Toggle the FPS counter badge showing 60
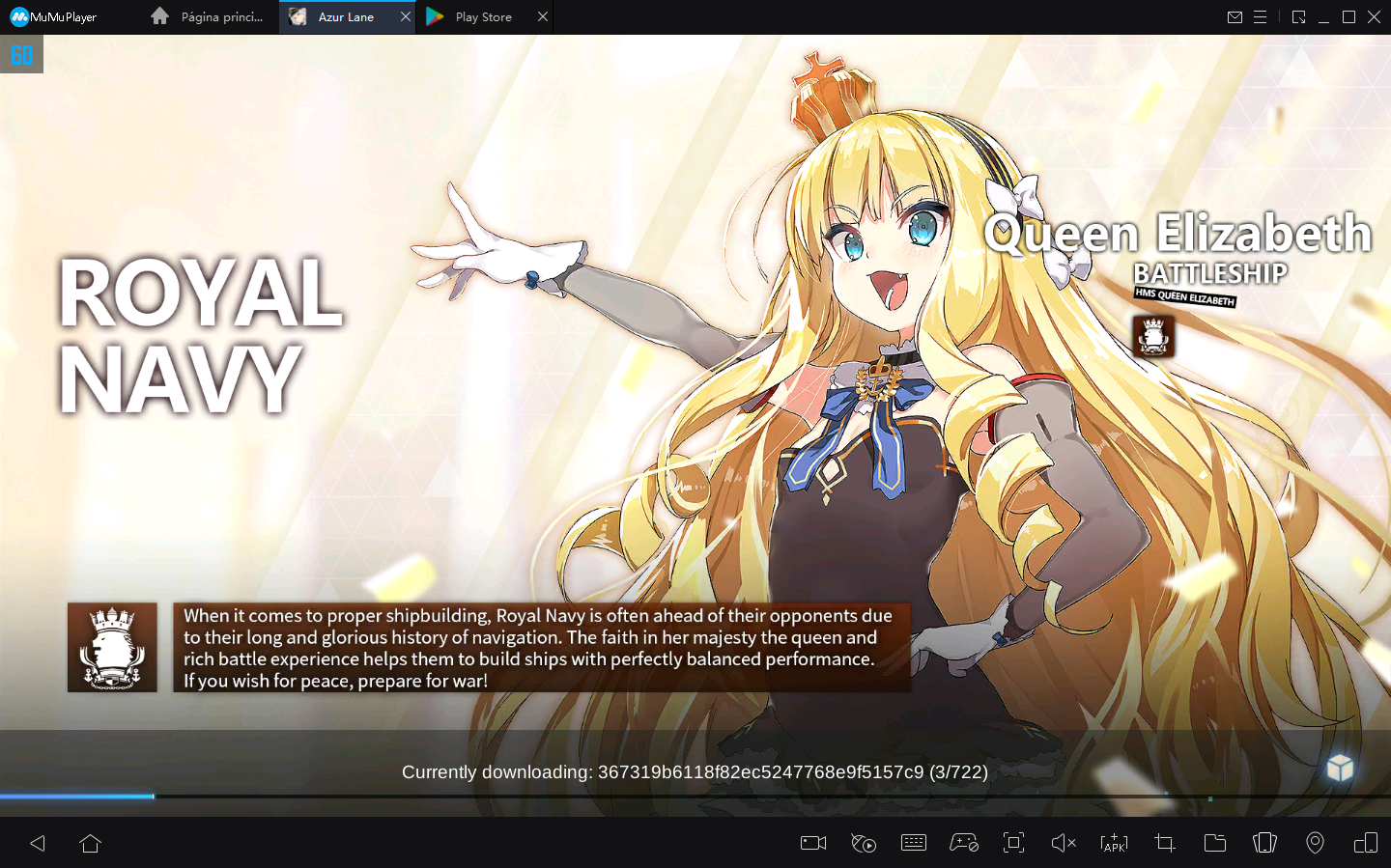 point(21,54)
